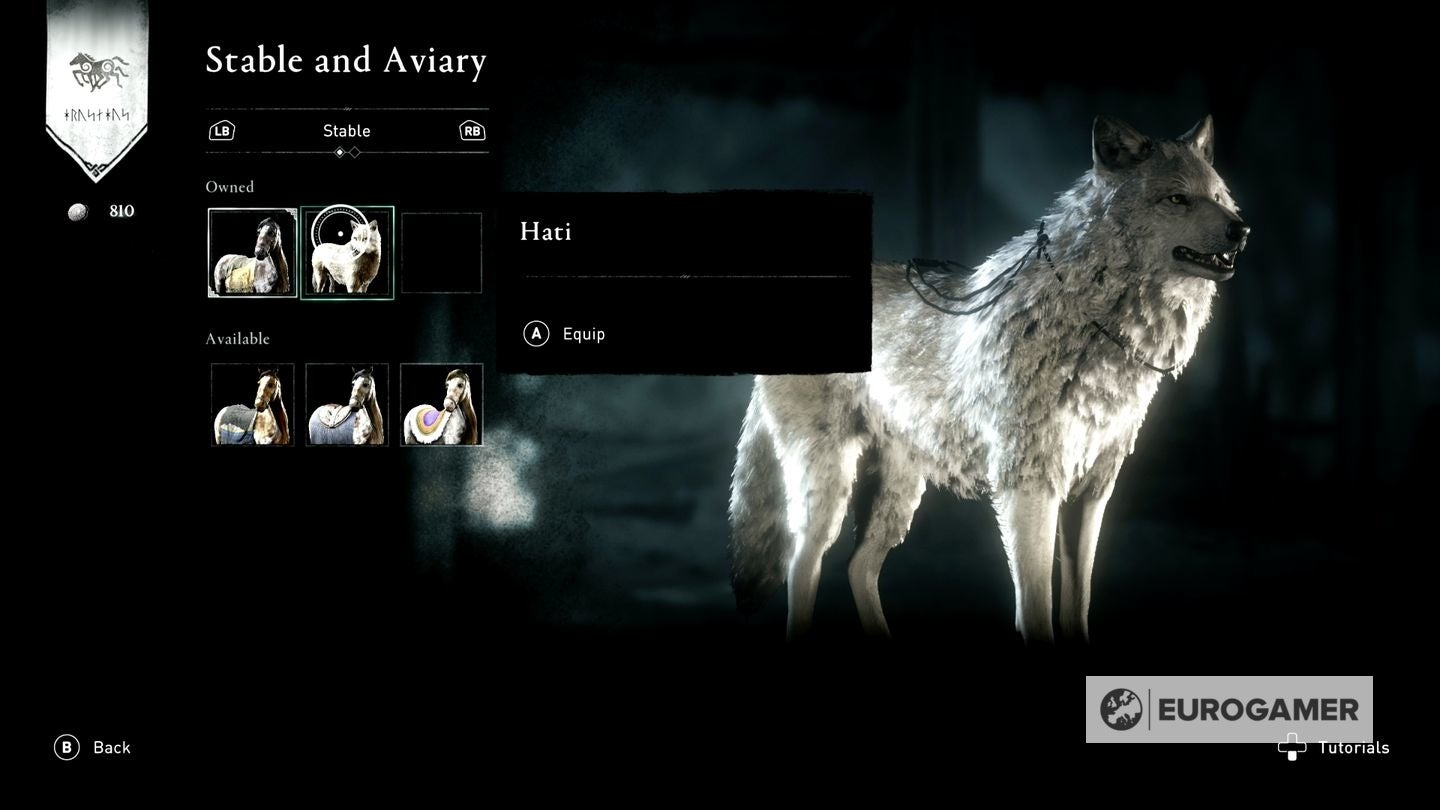
Task: Open the Tutorials screen
Action: click(1355, 747)
